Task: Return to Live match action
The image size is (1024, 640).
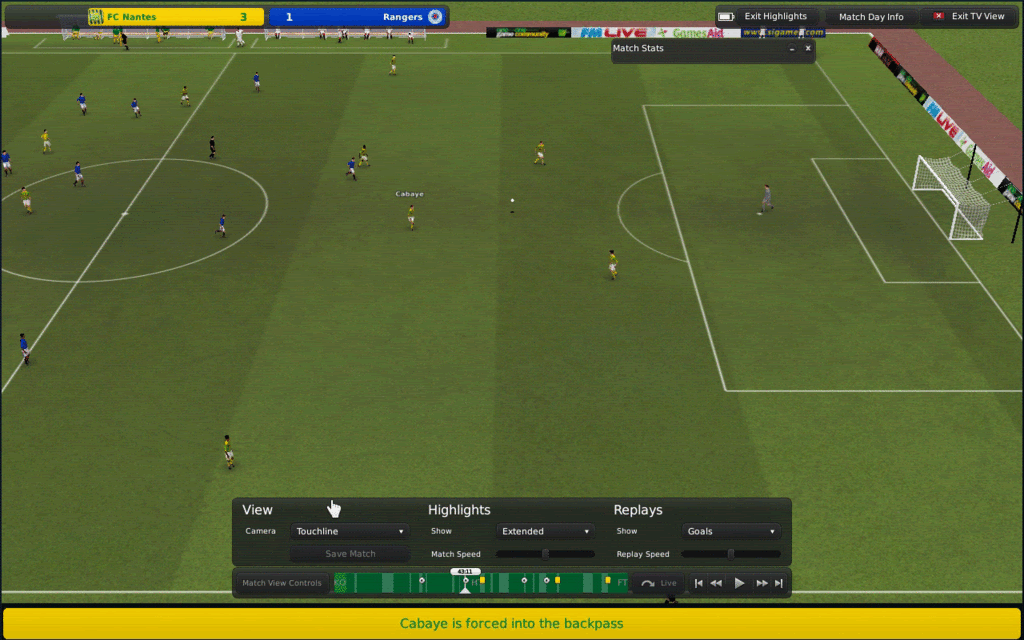Action: click(660, 583)
